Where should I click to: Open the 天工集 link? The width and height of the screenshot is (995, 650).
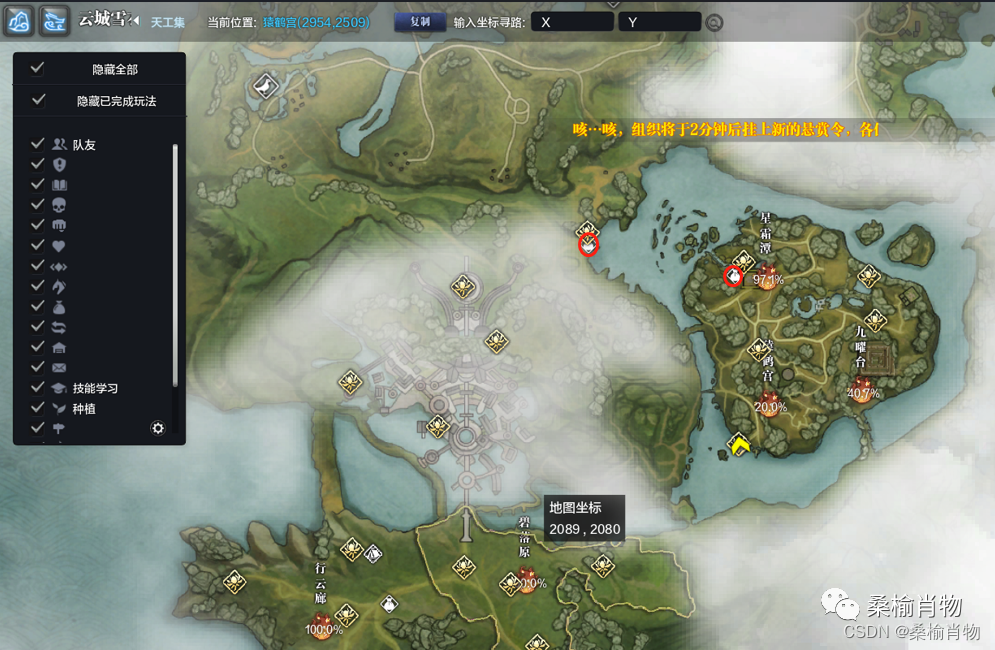click(x=167, y=22)
